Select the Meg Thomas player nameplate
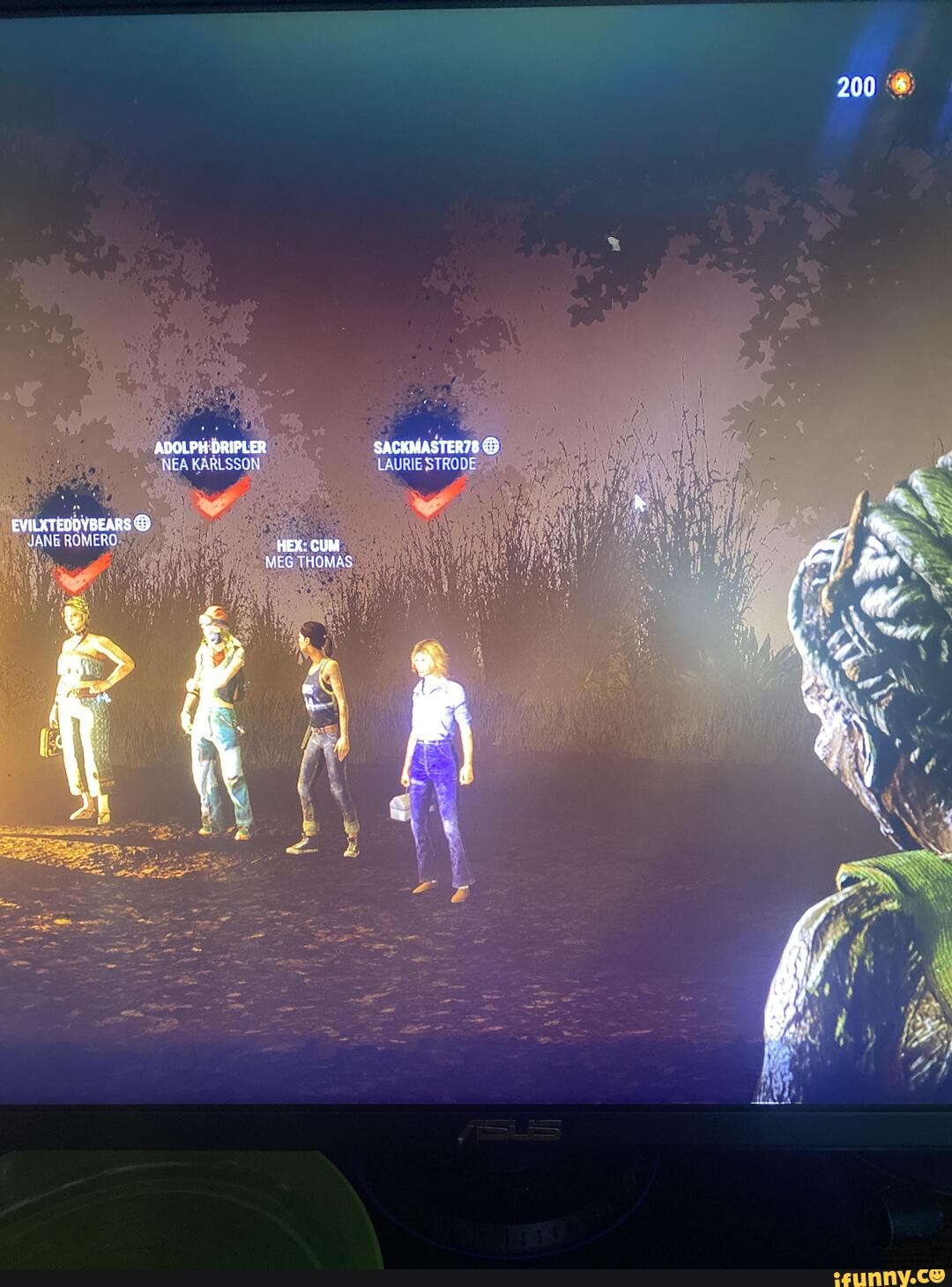 coord(309,554)
